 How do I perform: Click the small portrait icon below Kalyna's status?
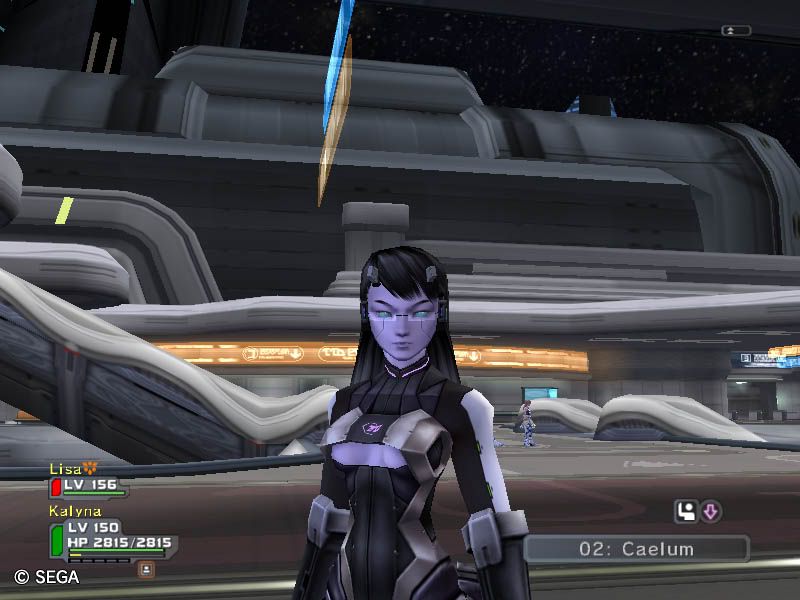pyautogui.click(x=147, y=569)
